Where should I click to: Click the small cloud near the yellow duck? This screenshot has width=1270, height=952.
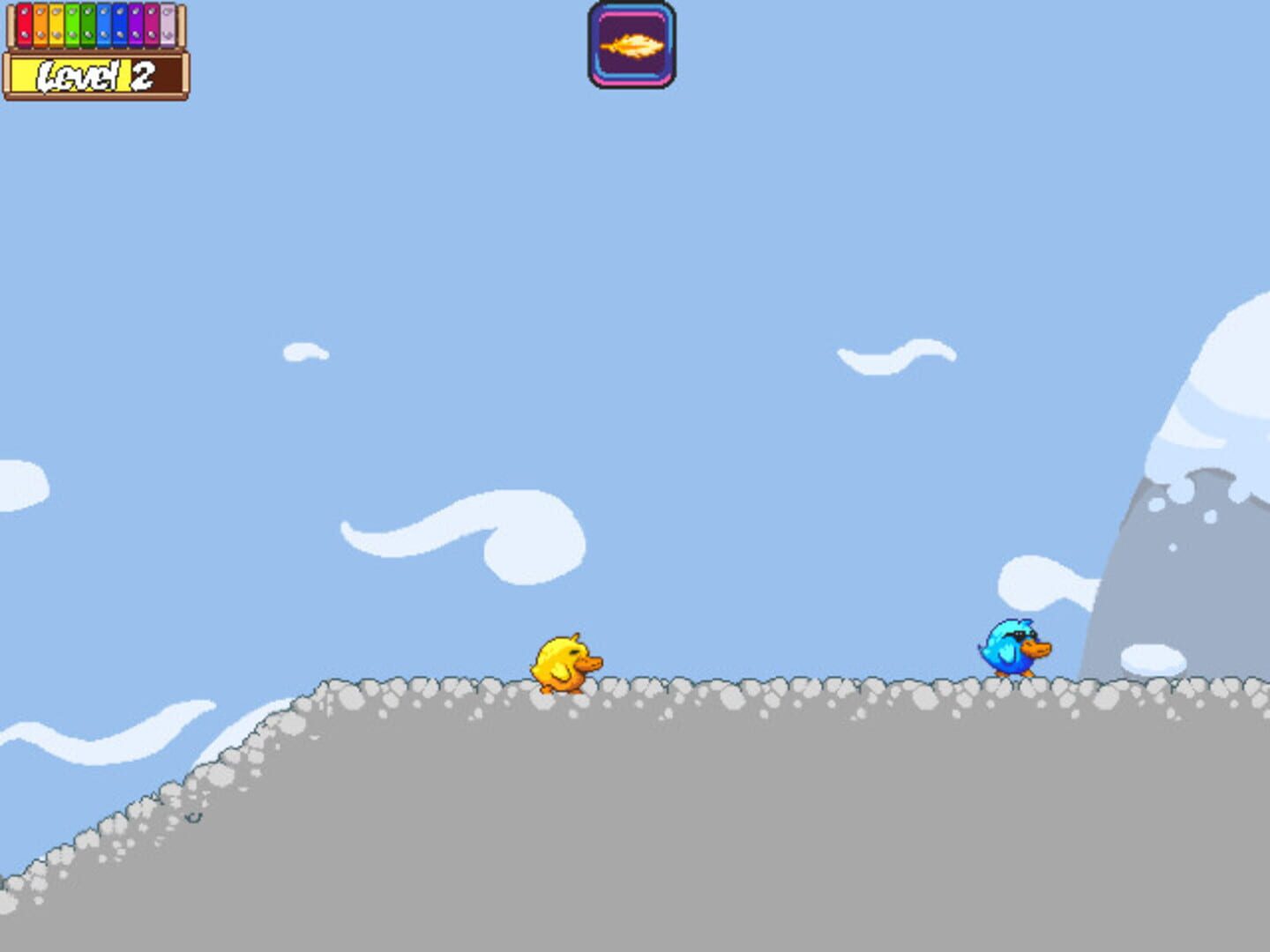coord(303,353)
